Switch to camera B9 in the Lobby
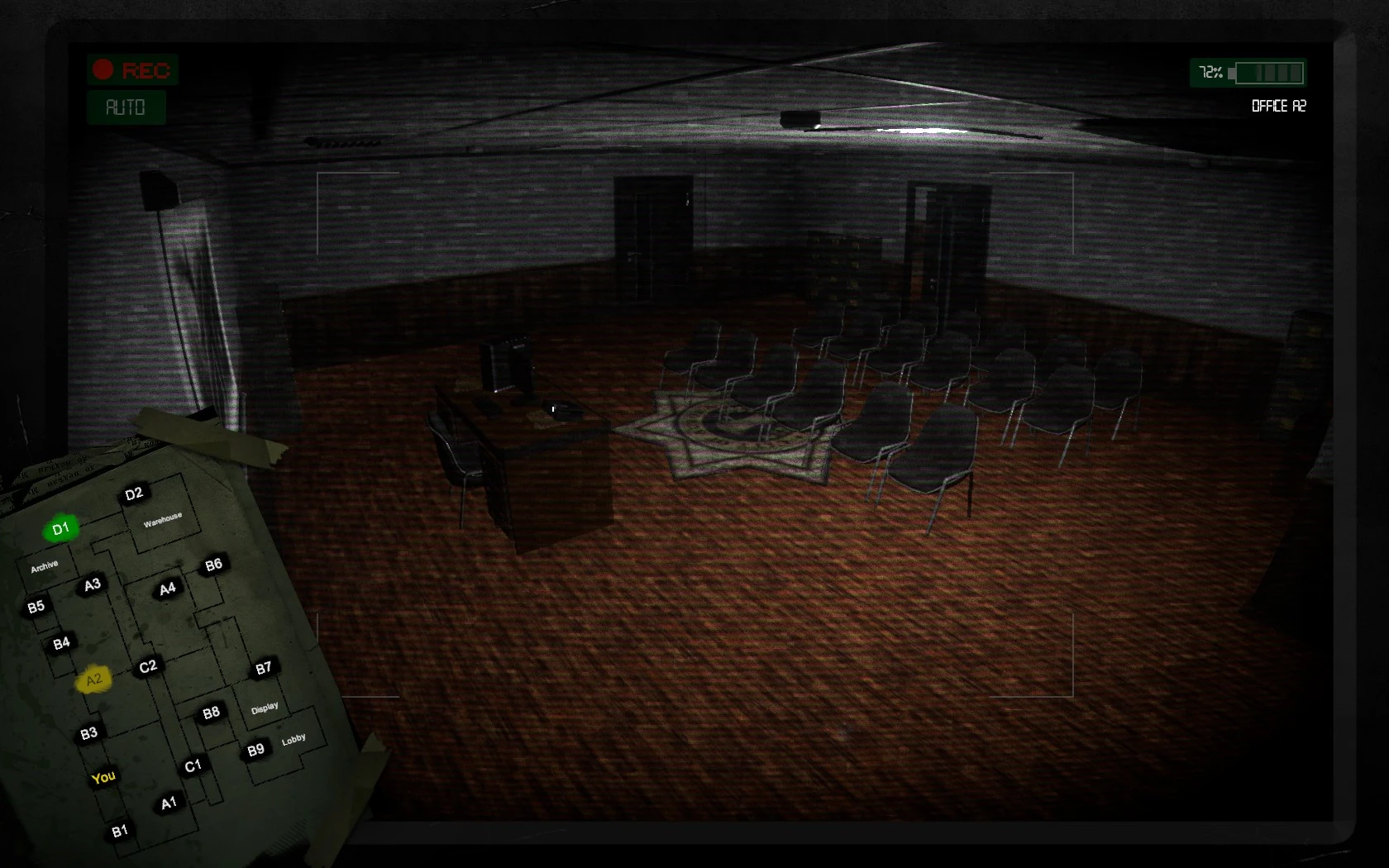Screen dimensions: 1389x868 point(256,749)
